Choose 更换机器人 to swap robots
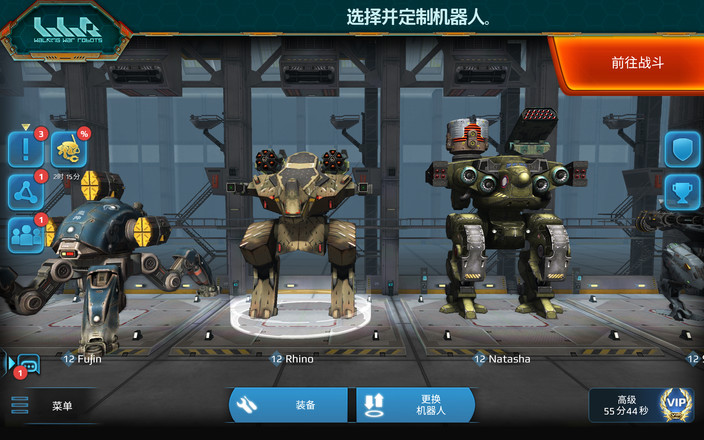The height and width of the screenshot is (440, 704). (x=415, y=405)
